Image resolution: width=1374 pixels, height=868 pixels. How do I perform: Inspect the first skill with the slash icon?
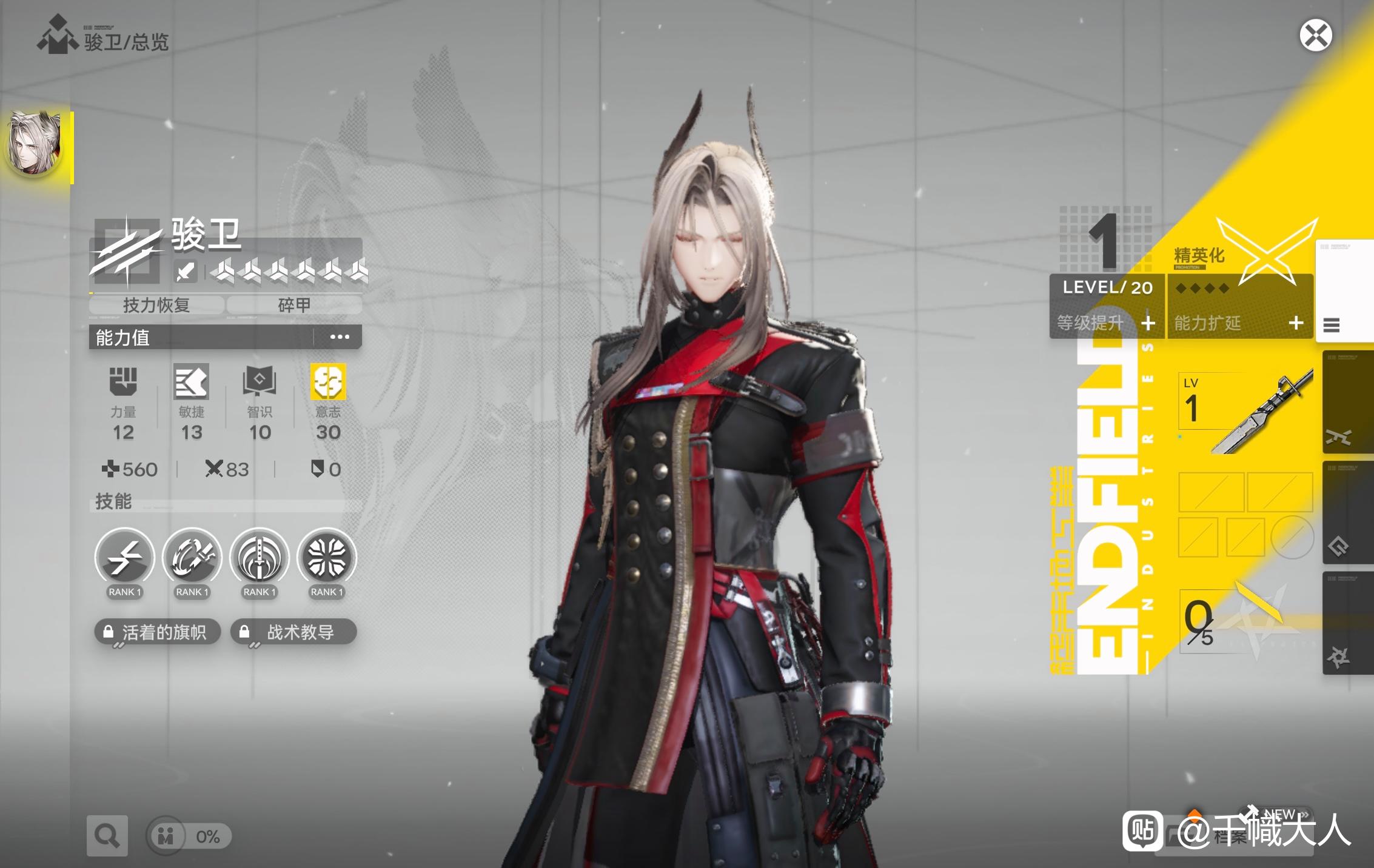click(x=124, y=558)
